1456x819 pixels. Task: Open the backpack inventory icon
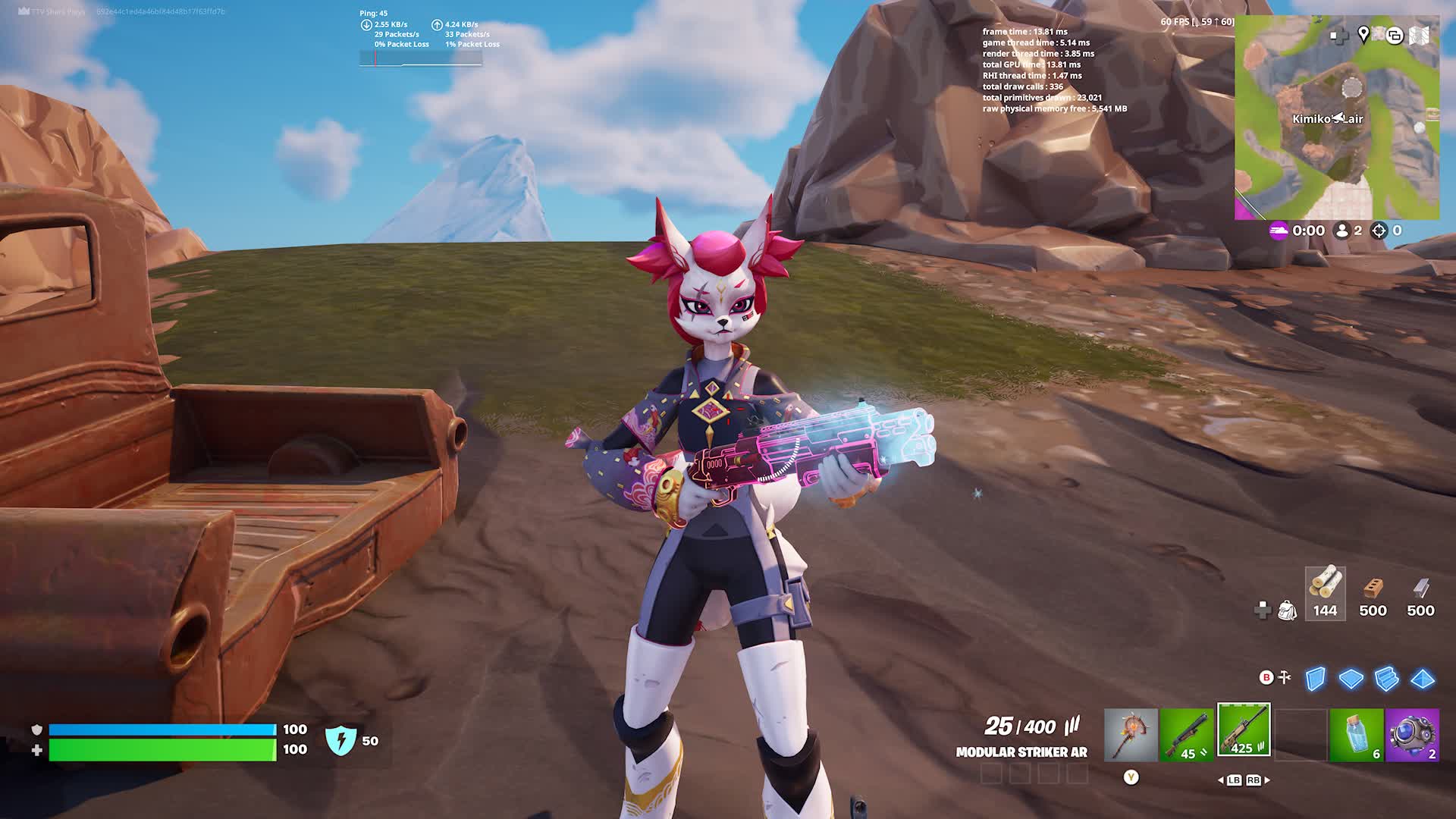click(1287, 610)
